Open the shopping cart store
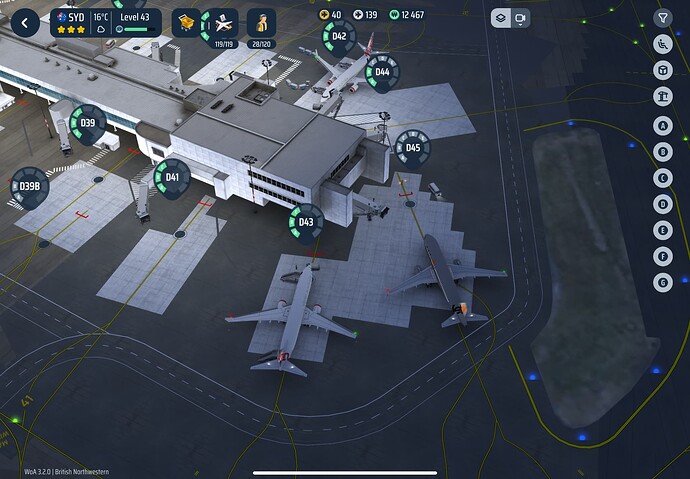This screenshot has height=479, width=690. coord(186,22)
